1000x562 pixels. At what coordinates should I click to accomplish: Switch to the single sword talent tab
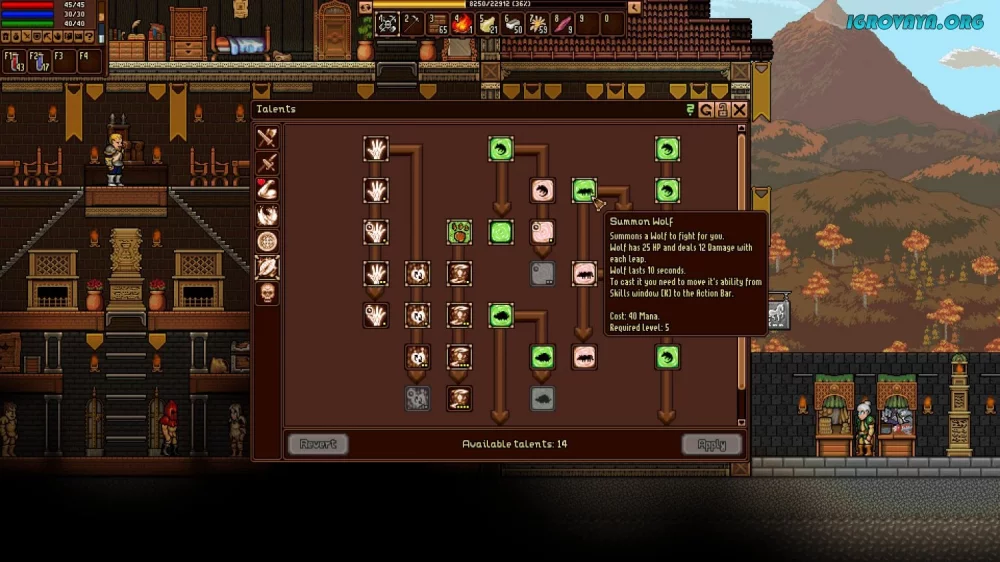[267, 164]
